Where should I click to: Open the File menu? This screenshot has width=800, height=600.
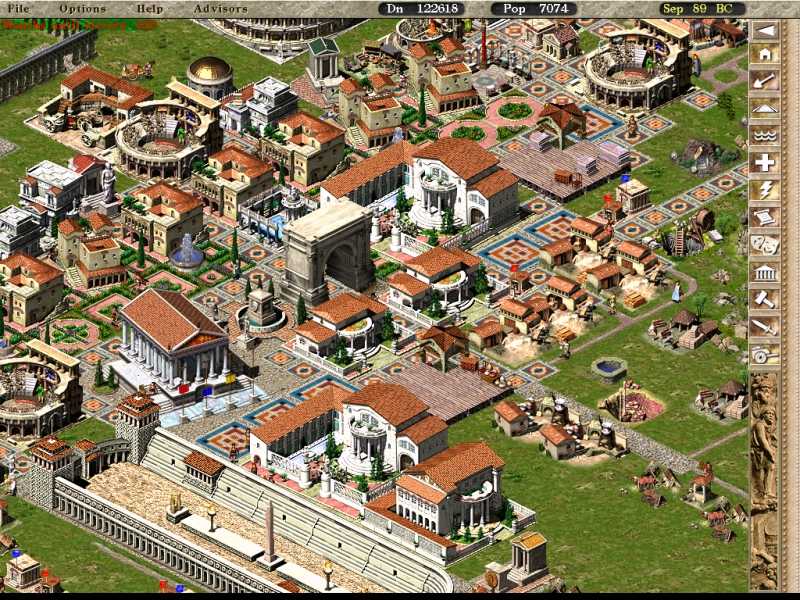click(x=18, y=8)
